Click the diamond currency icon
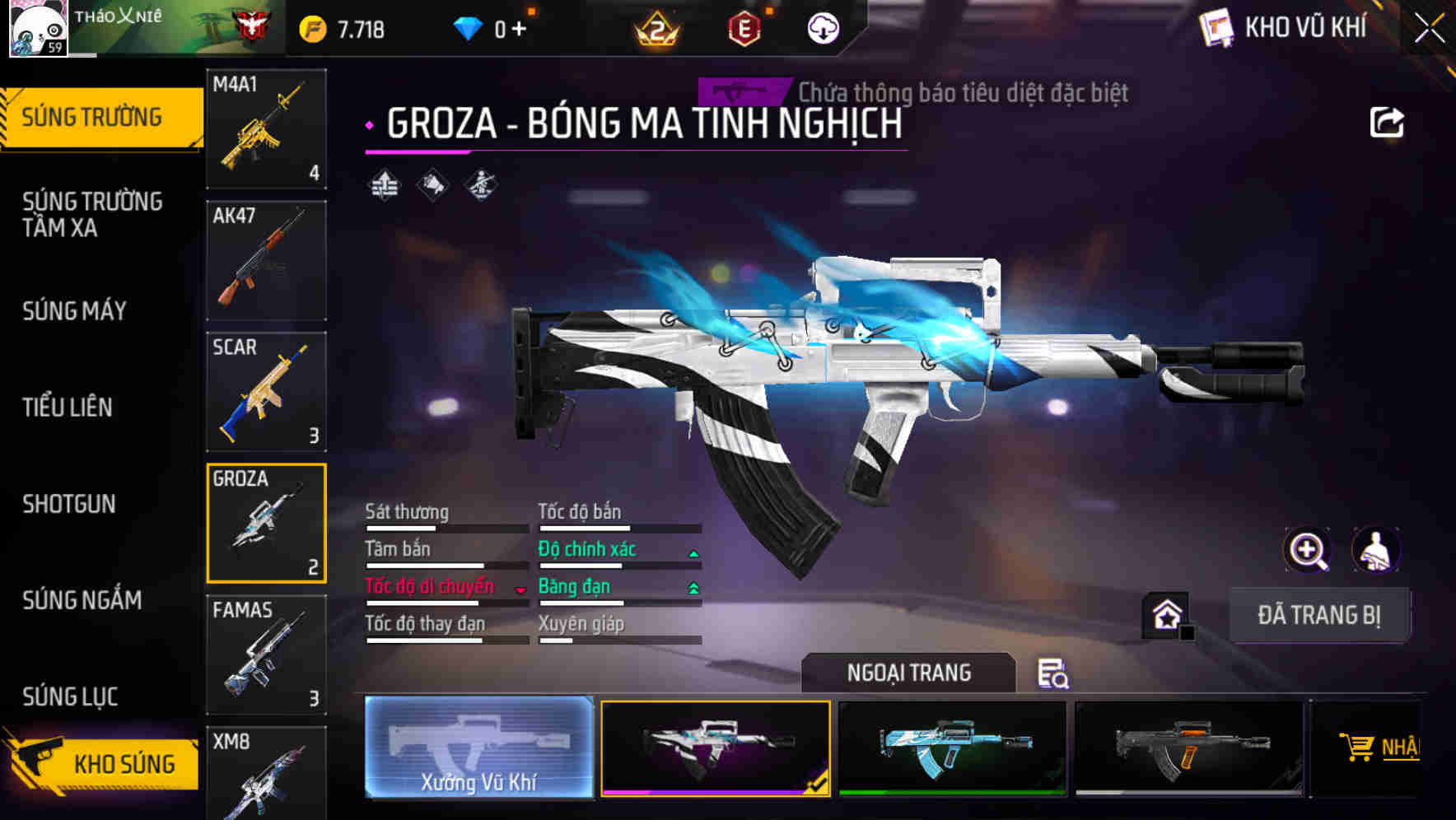 point(469,28)
